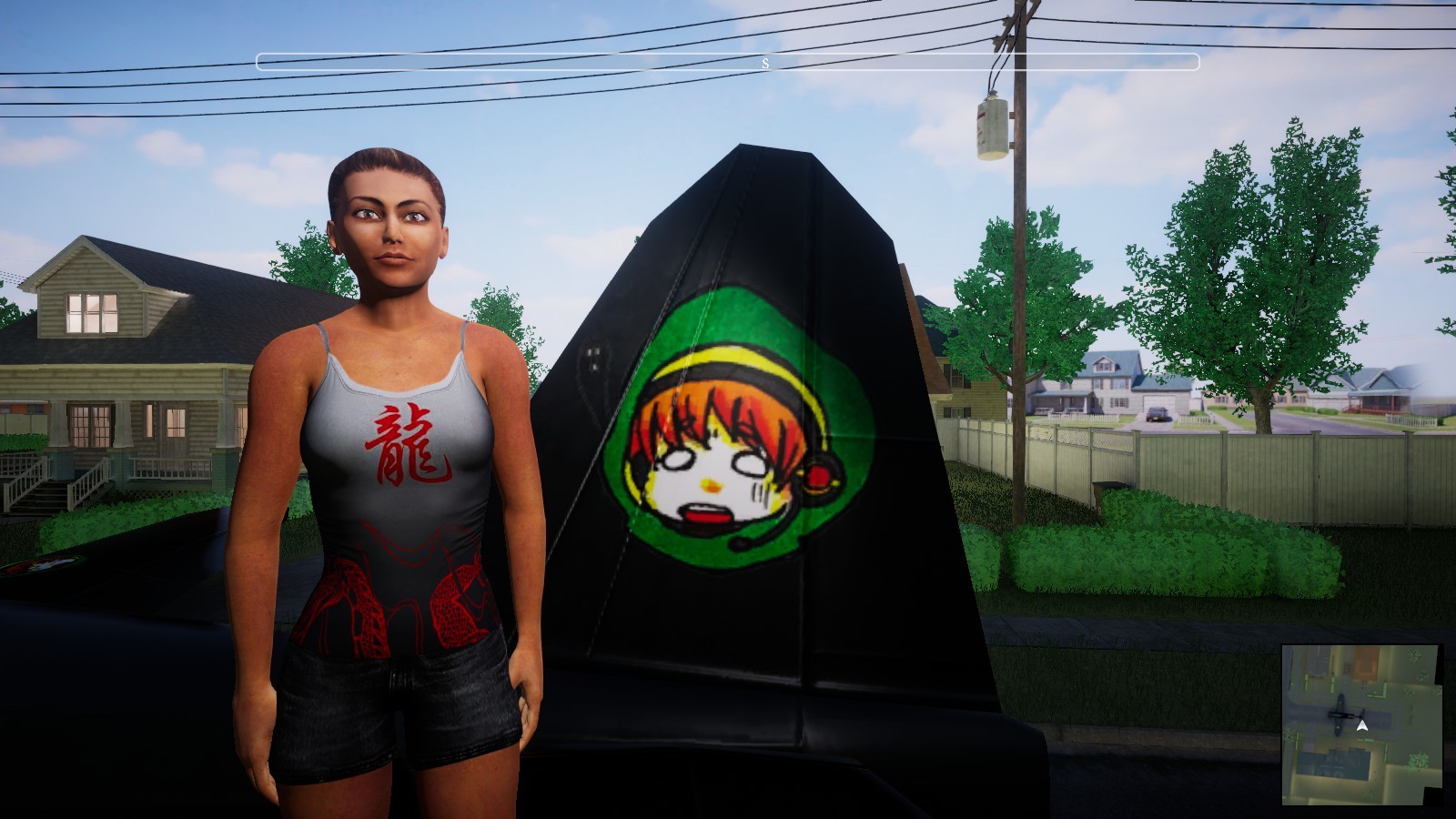Click the white player arrow on the minimap
Viewport: 1456px width, 819px height.
1362,725
